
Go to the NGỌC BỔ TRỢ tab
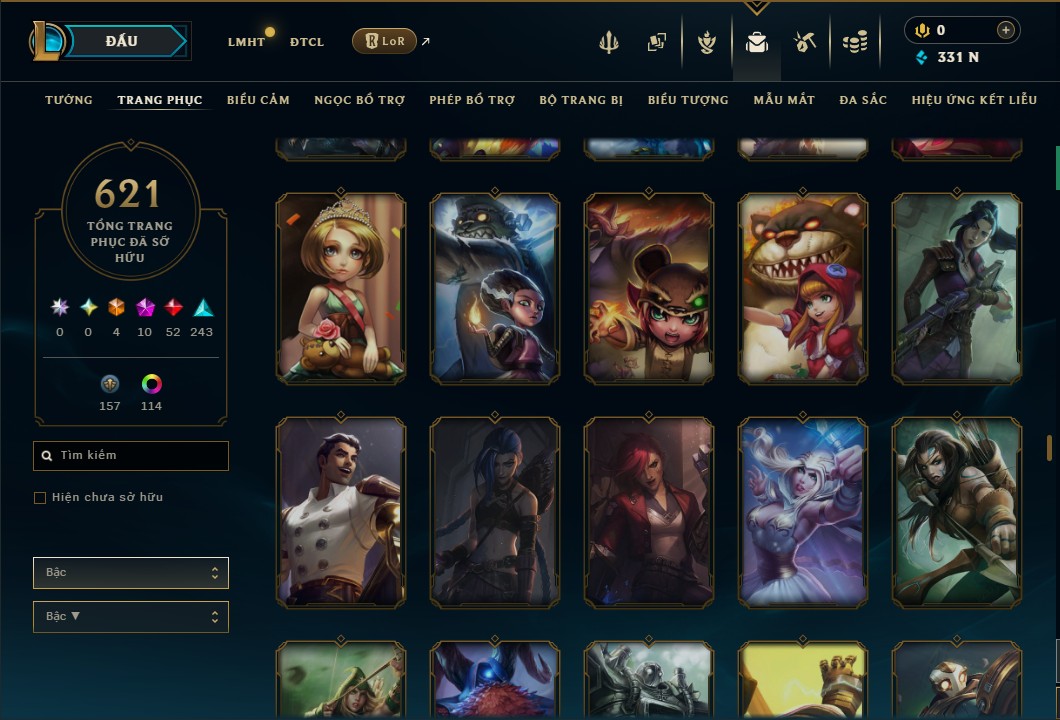click(359, 100)
